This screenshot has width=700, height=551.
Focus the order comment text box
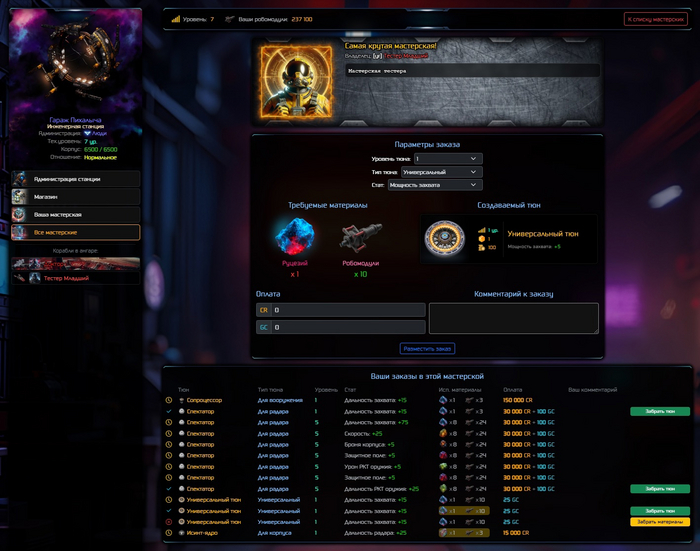(513, 318)
